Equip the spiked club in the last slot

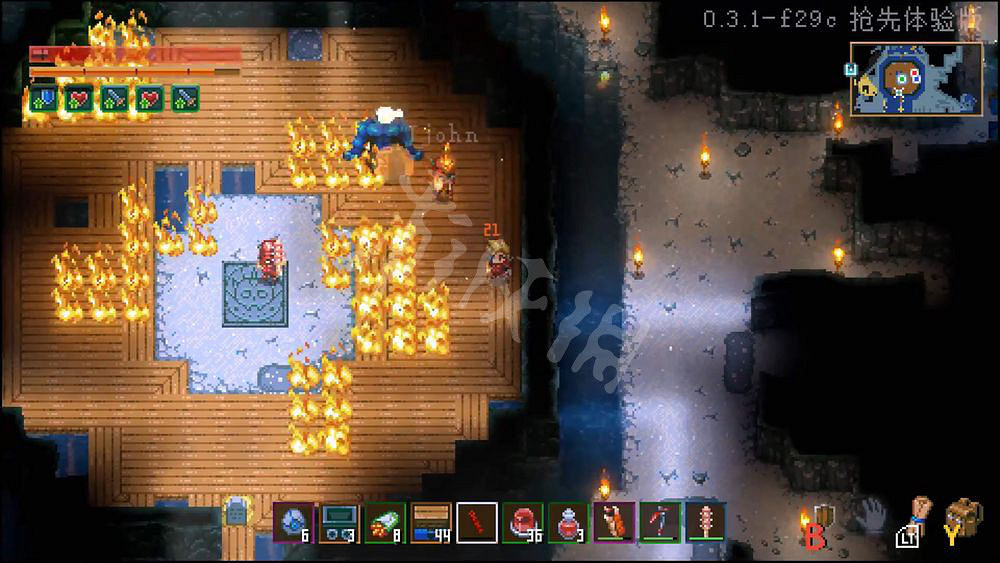(705, 521)
